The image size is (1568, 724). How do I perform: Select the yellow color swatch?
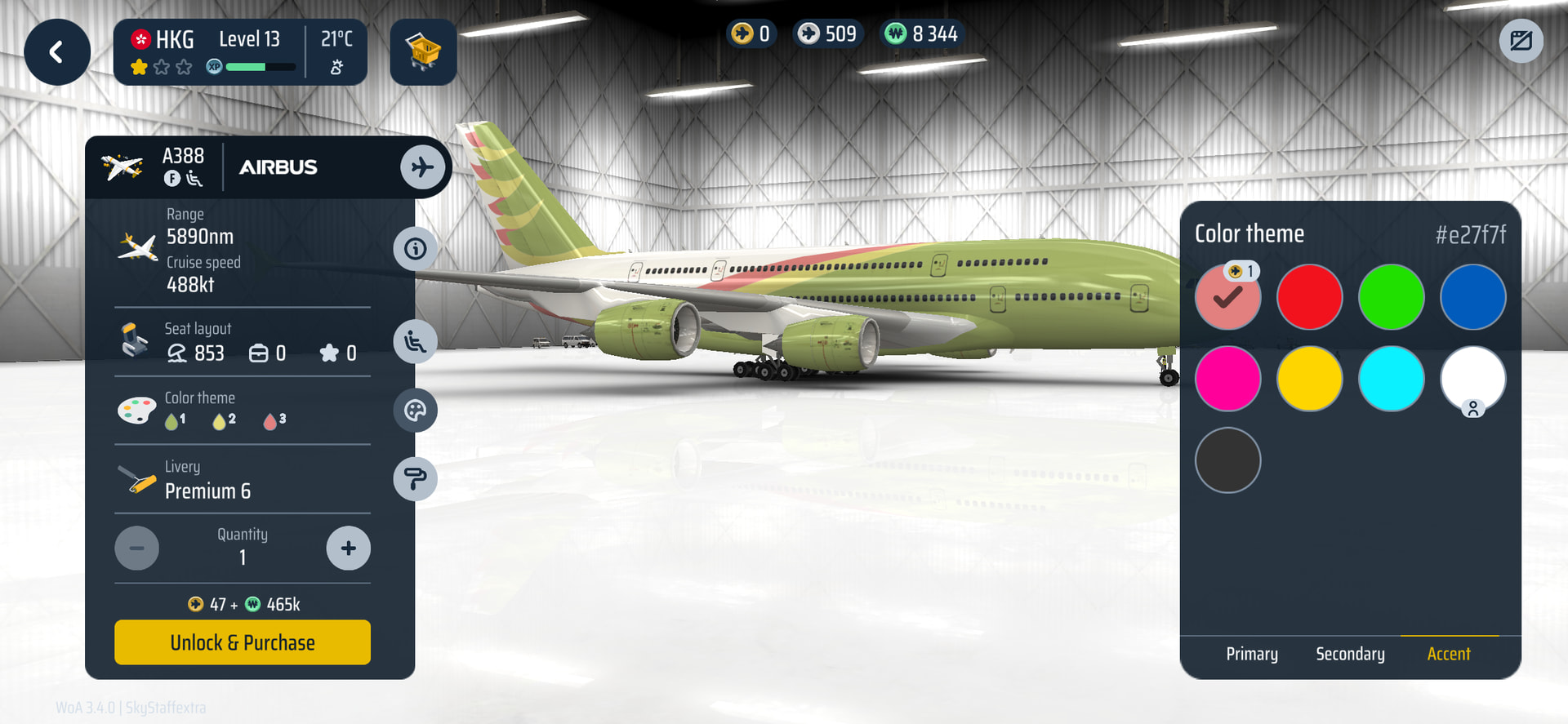point(1309,379)
